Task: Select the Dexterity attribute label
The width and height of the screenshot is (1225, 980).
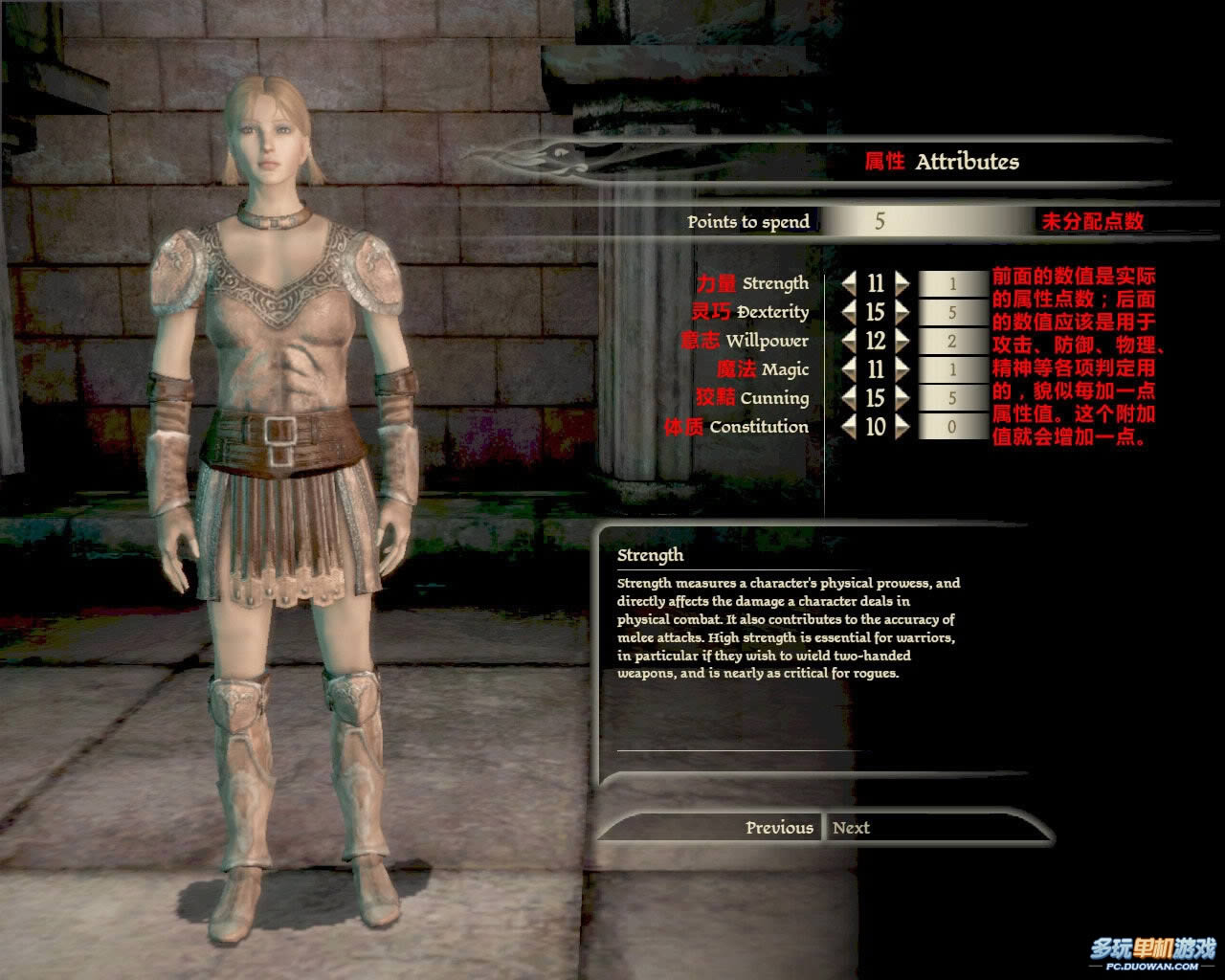Action: (772, 312)
